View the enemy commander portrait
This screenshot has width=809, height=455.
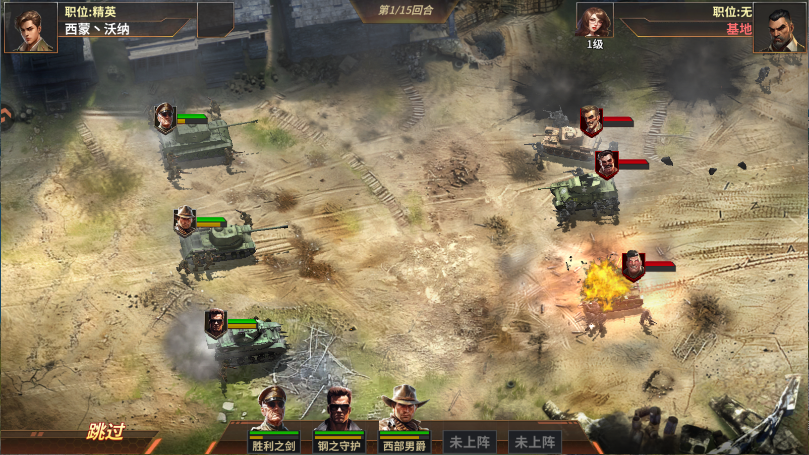(781, 27)
